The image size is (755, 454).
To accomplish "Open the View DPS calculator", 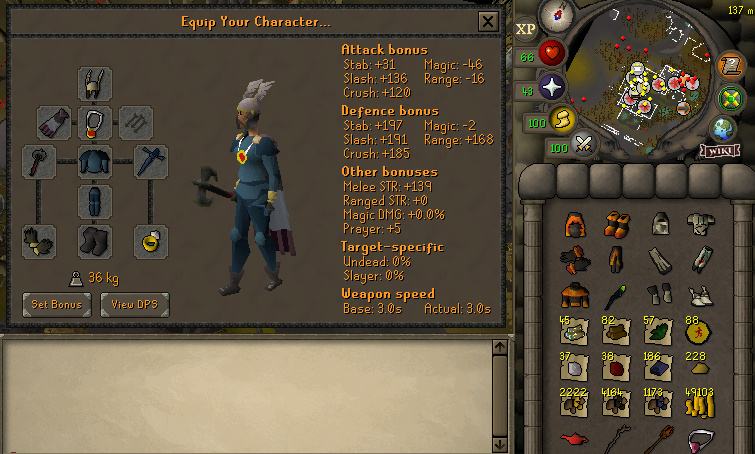I will (x=135, y=304).
